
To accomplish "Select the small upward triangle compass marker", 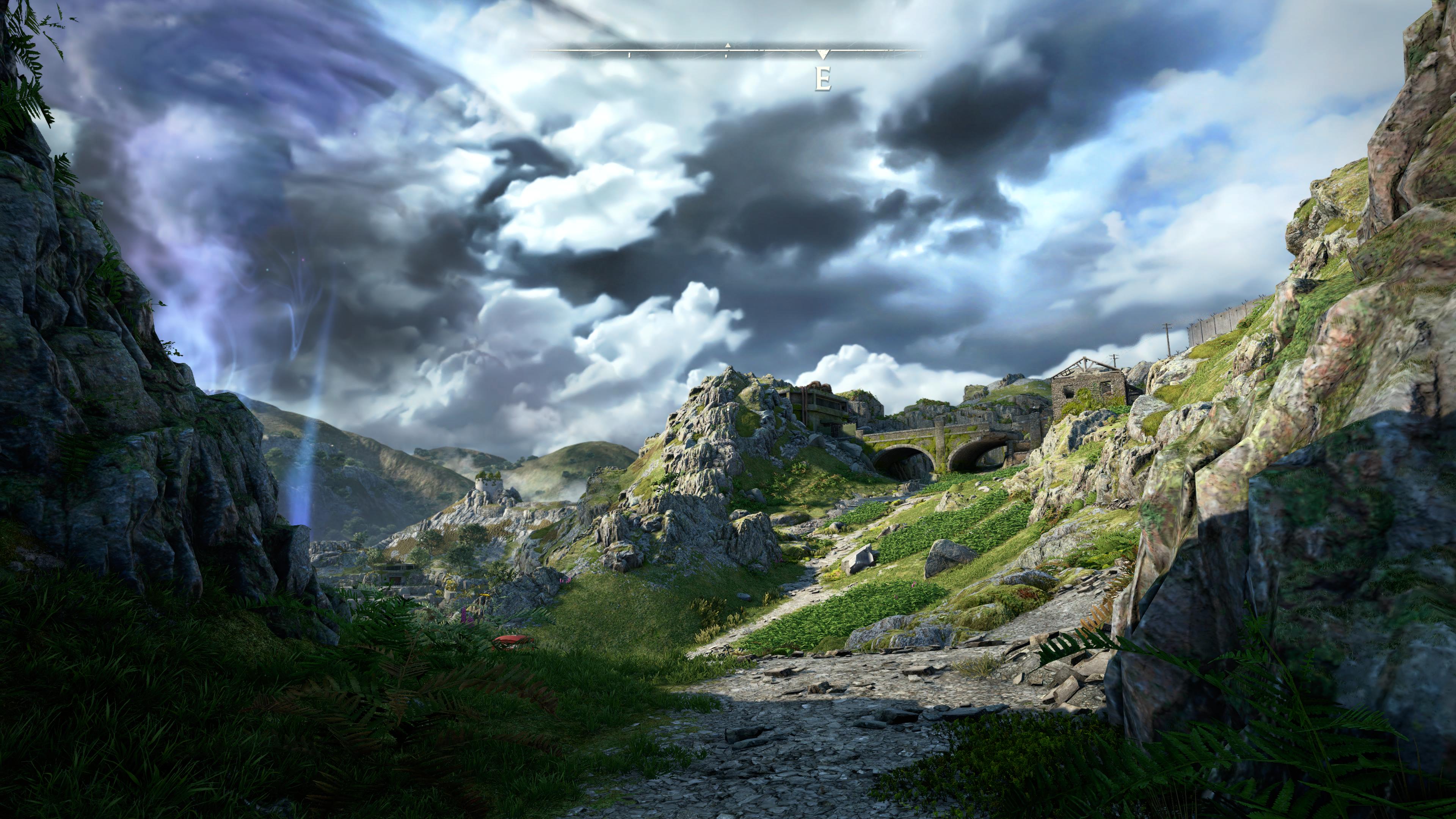I will 728,45.
